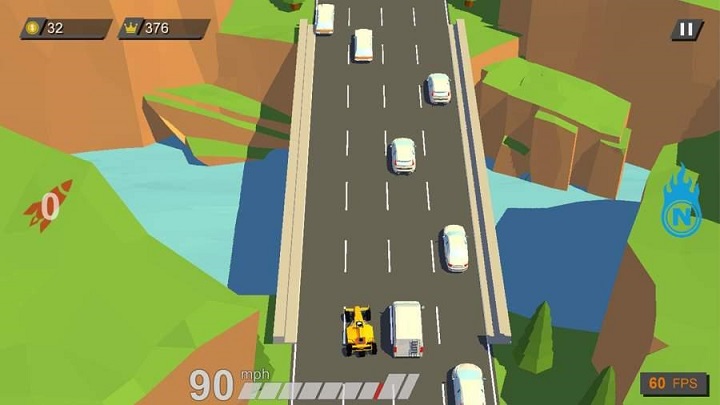This screenshot has width=720, height=405.
Task: Activate the blue flame nitro boost
Action: [x=680, y=205]
